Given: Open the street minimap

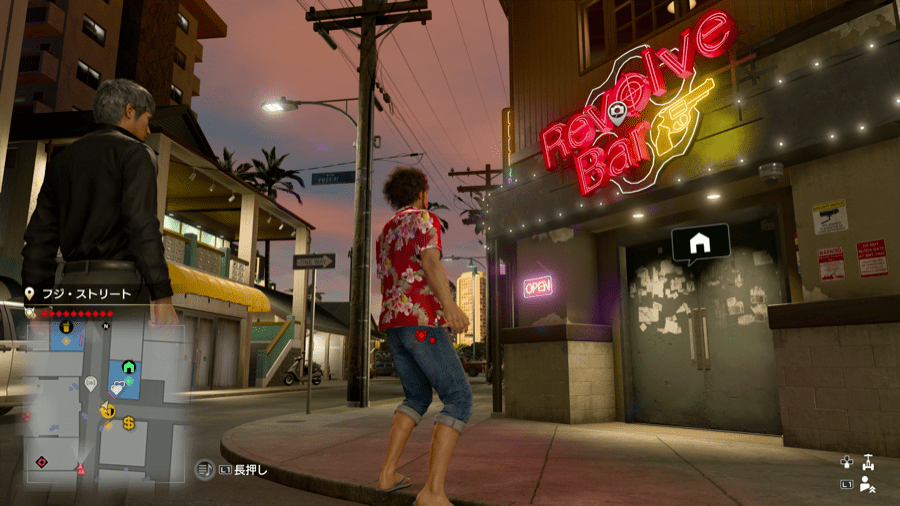Looking at the screenshot, I should coord(105,398).
